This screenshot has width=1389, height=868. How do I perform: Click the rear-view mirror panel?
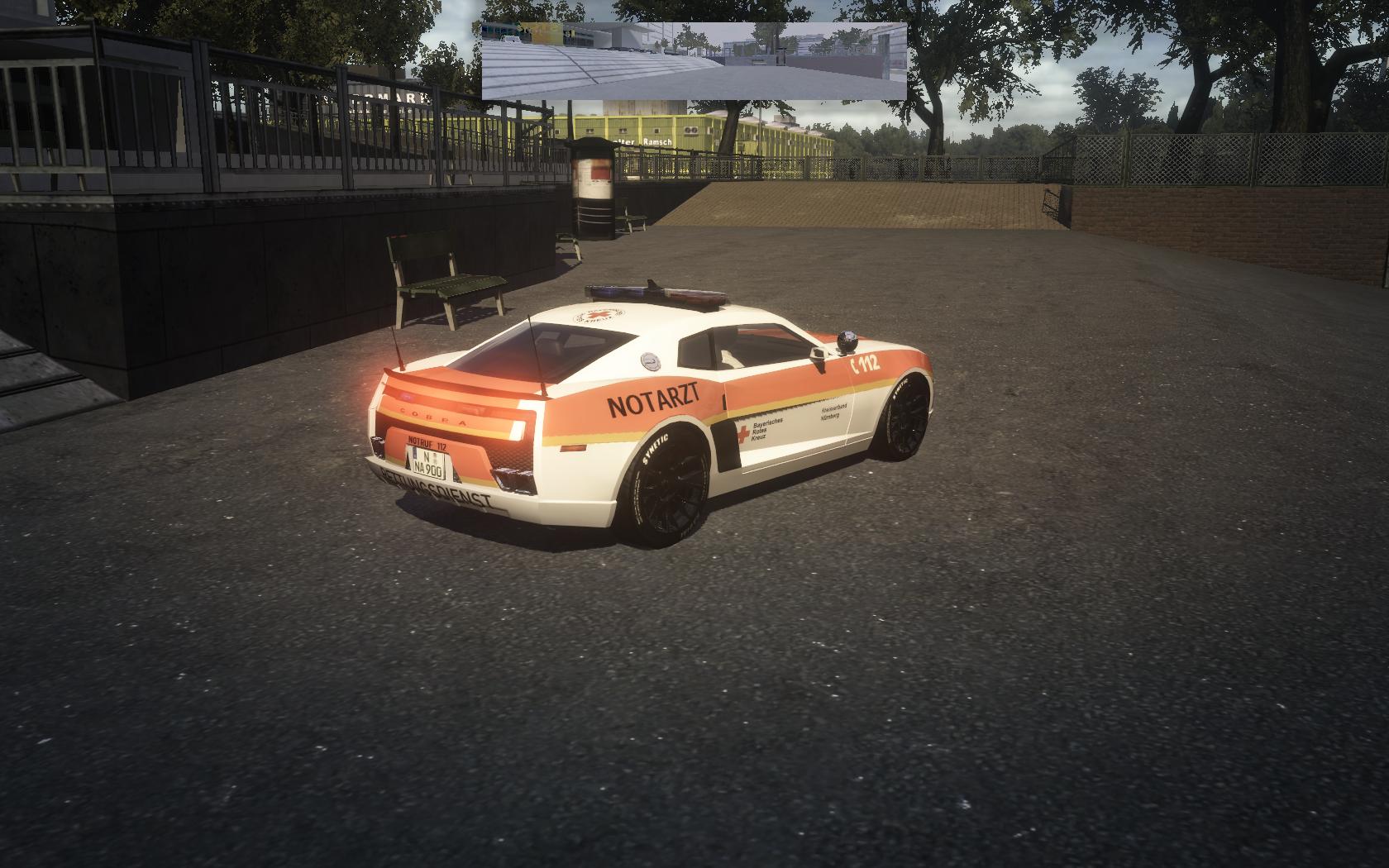click(694, 61)
